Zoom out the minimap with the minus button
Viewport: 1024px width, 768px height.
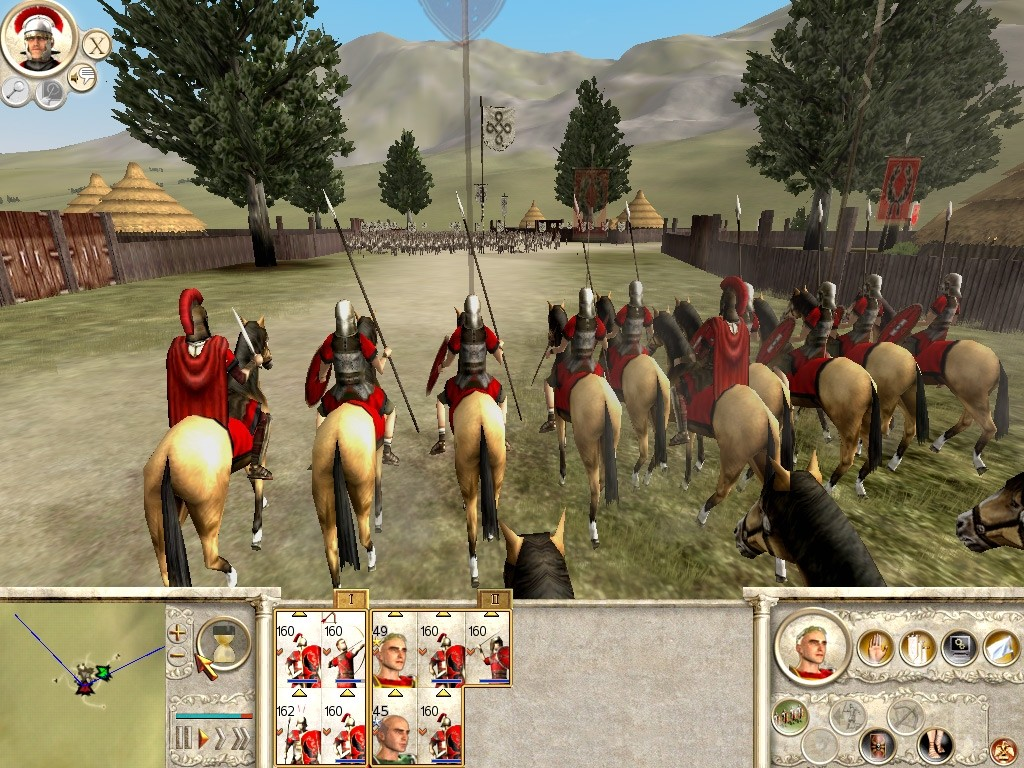tap(177, 656)
